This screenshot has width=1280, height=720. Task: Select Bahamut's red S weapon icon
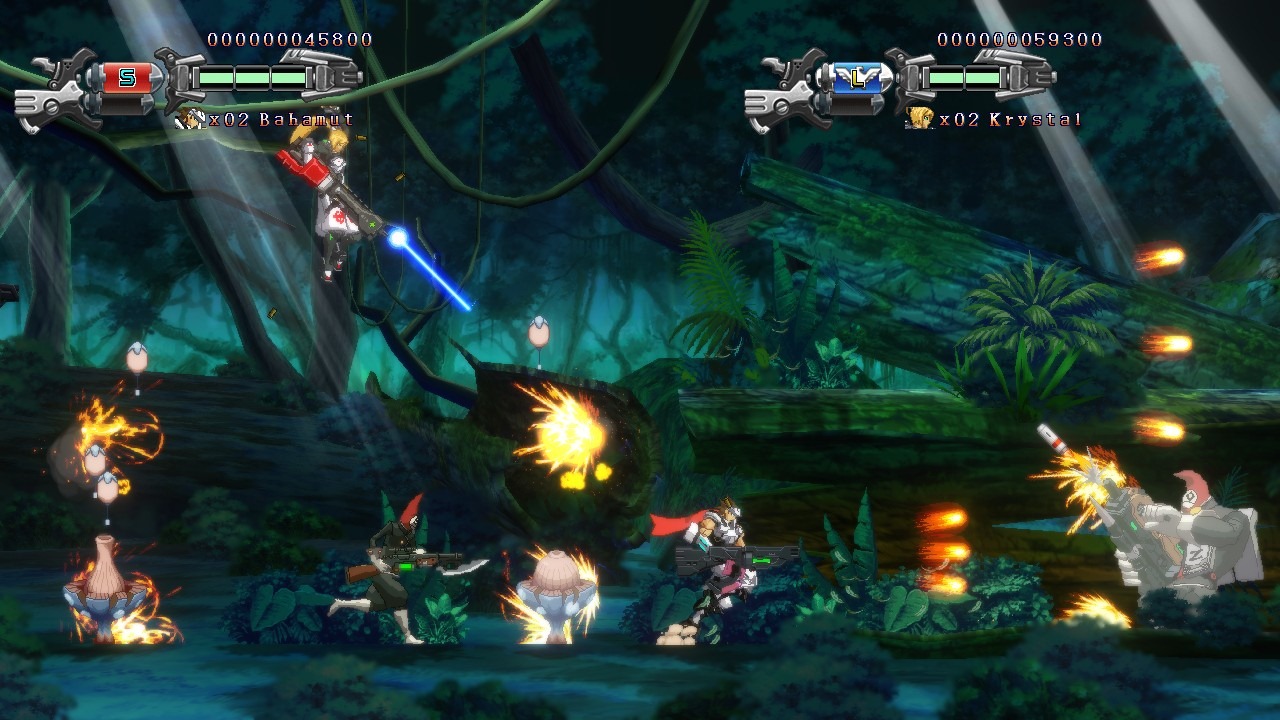(x=127, y=78)
